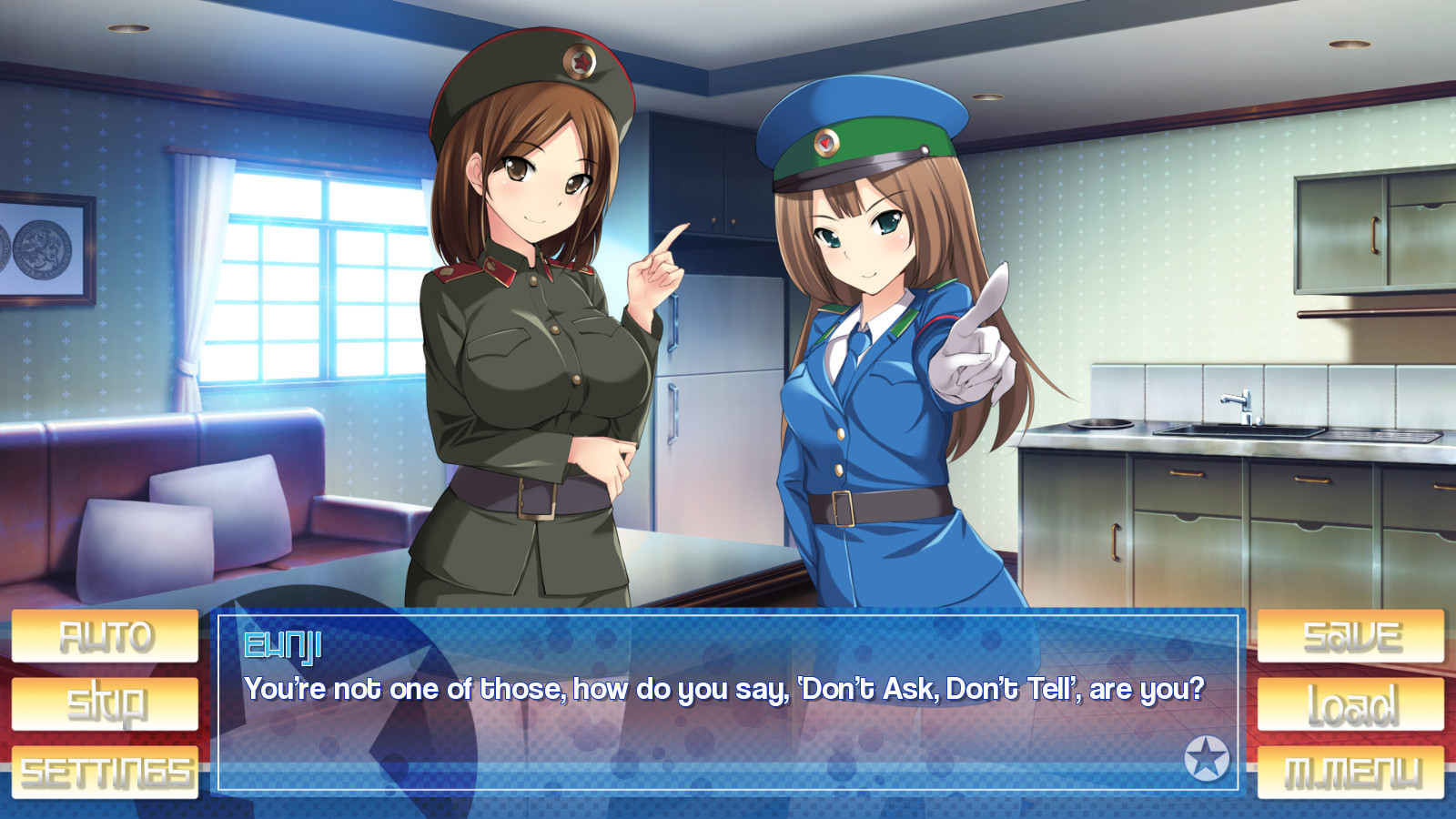Enable auto-play with the AUTO button
The width and height of the screenshot is (1456, 819).
[105, 634]
